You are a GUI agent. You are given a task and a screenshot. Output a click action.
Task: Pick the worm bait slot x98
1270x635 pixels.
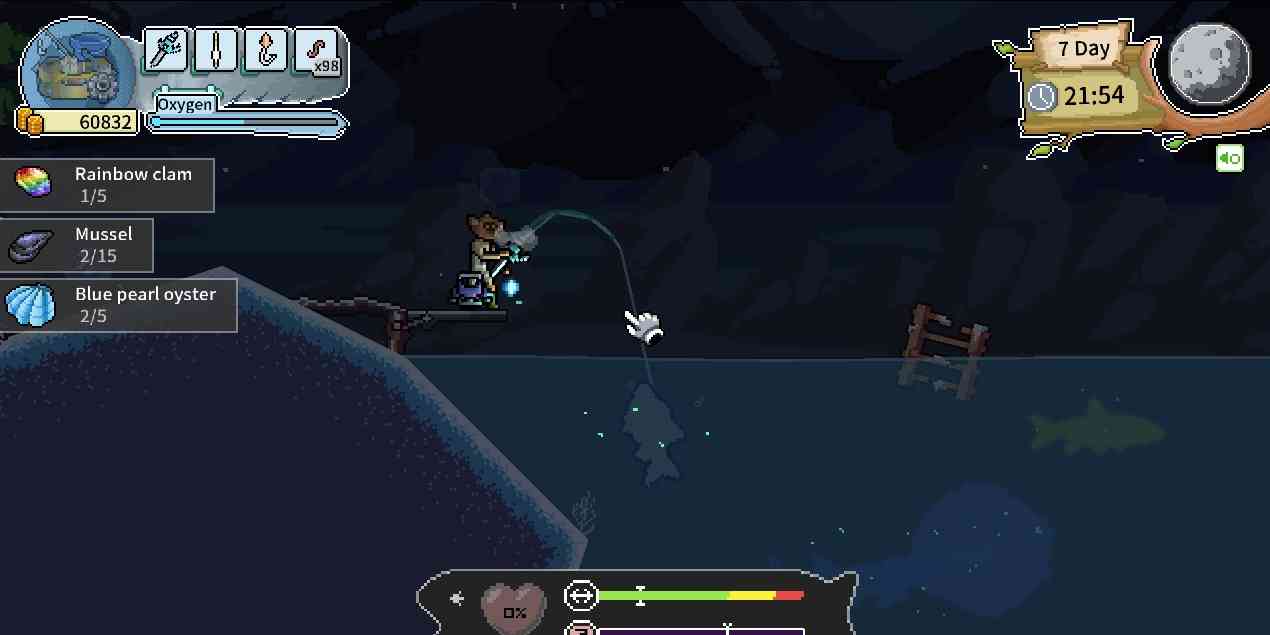tap(318, 50)
